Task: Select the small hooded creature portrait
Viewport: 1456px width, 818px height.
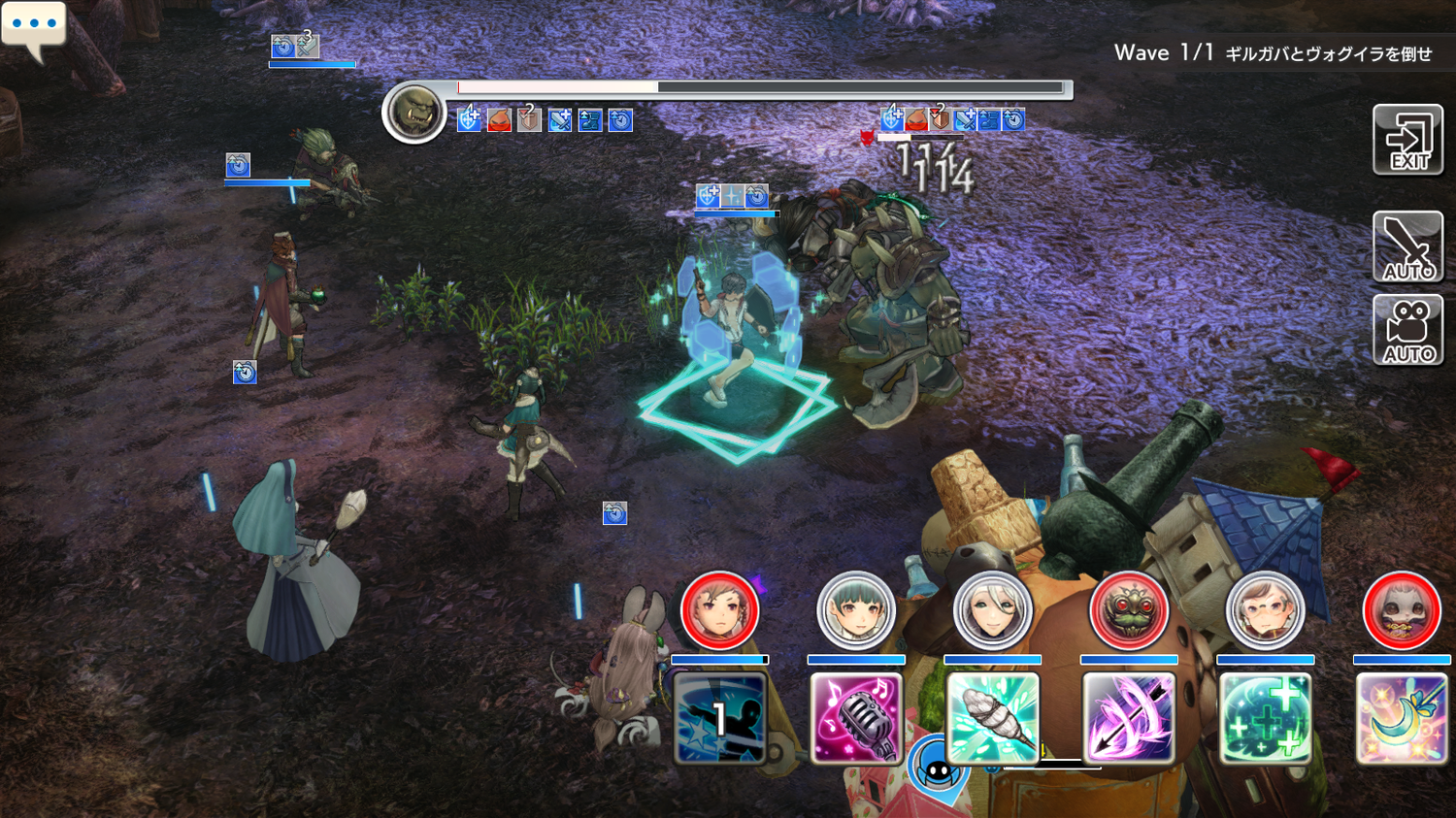Action: point(1402,611)
